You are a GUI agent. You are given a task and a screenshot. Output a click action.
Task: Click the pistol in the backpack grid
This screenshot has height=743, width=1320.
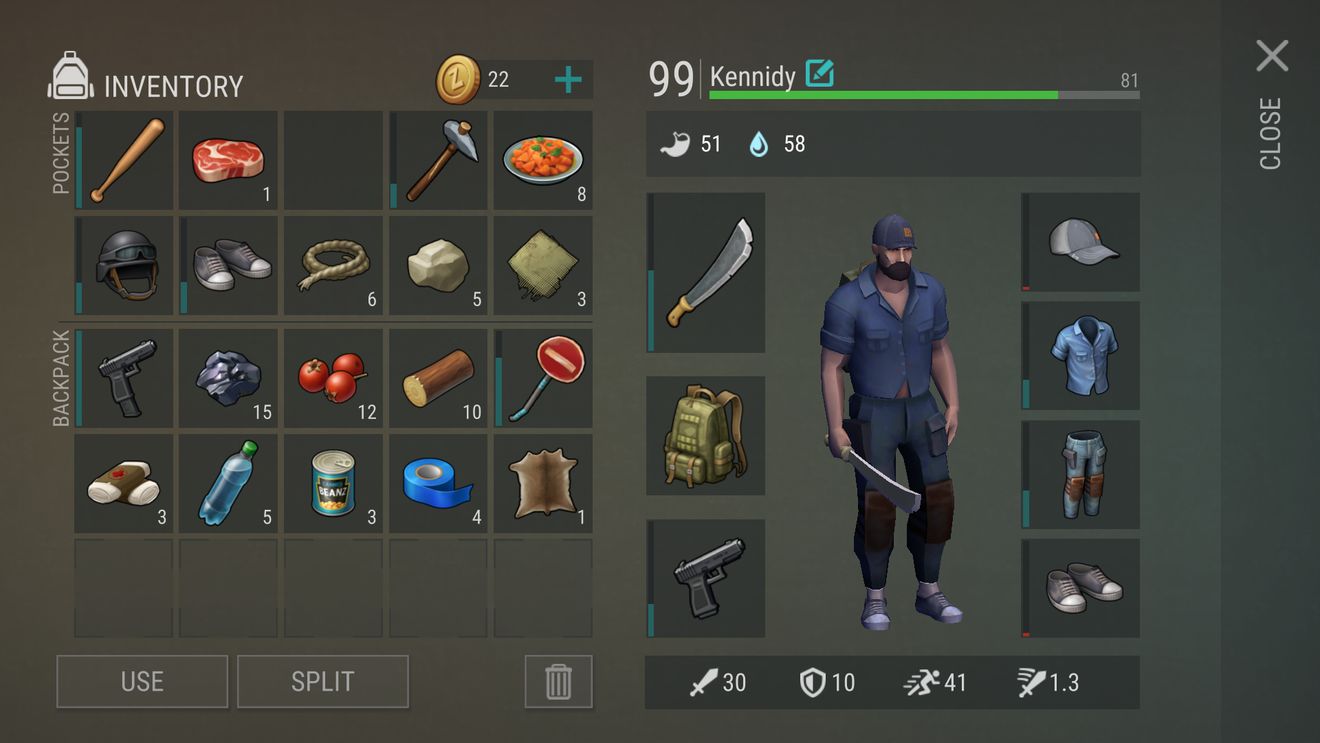click(x=122, y=377)
